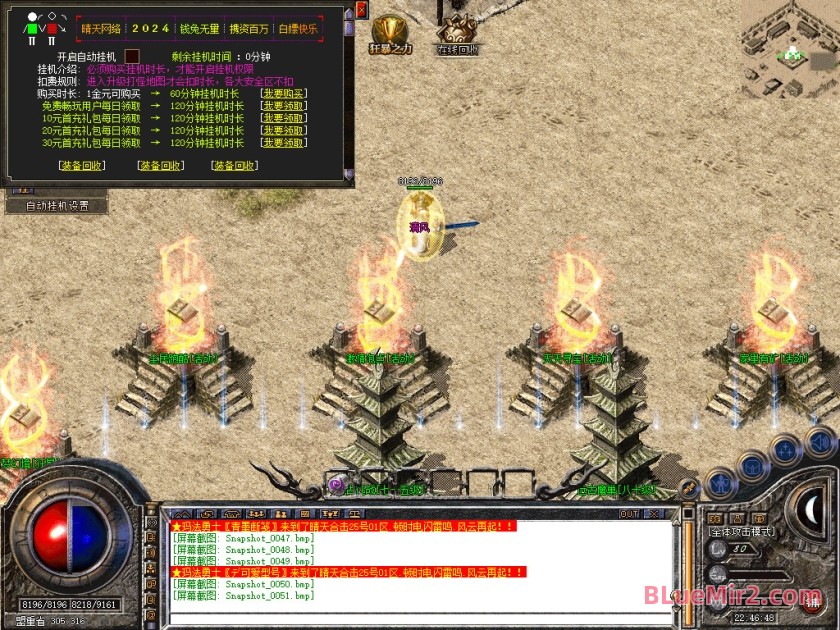The image size is (840, 630).
Task: Claim the 10元首充礼包 daily reward
Action: [x=283, y=118]
